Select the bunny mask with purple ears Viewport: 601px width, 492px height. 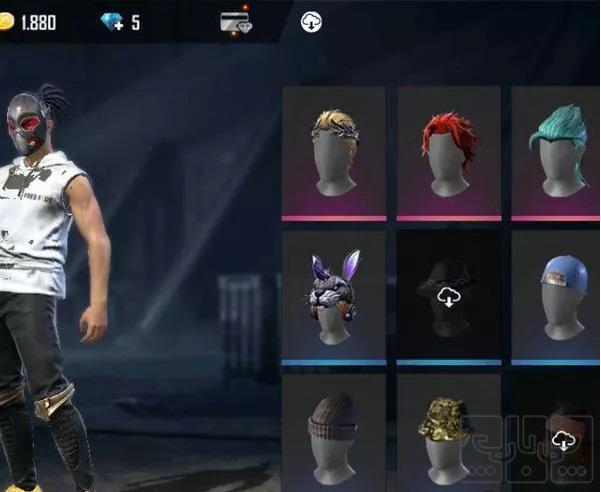(334, 295)
